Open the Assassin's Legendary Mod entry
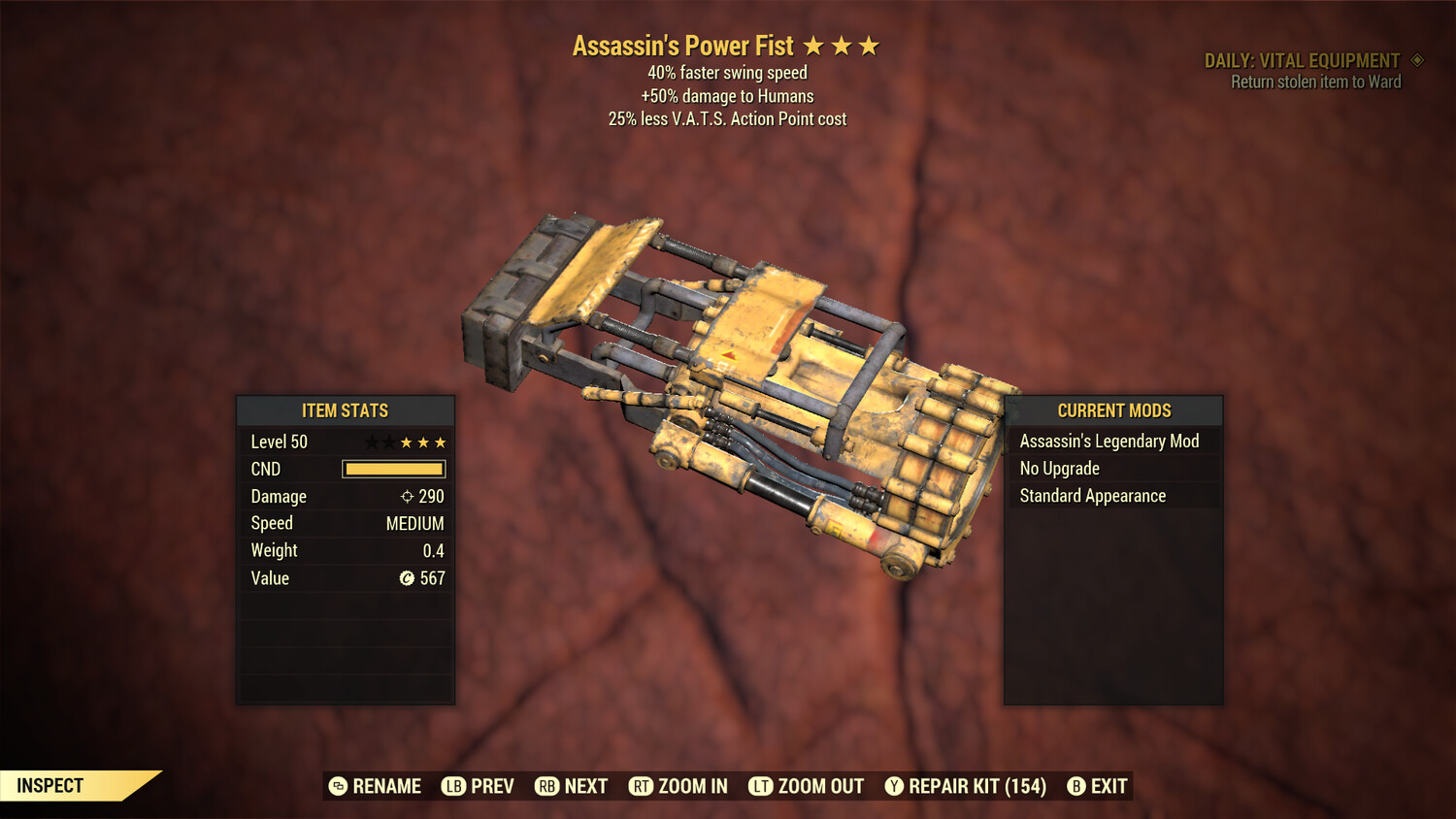 pyautogui.click(x=1109, y=441)
